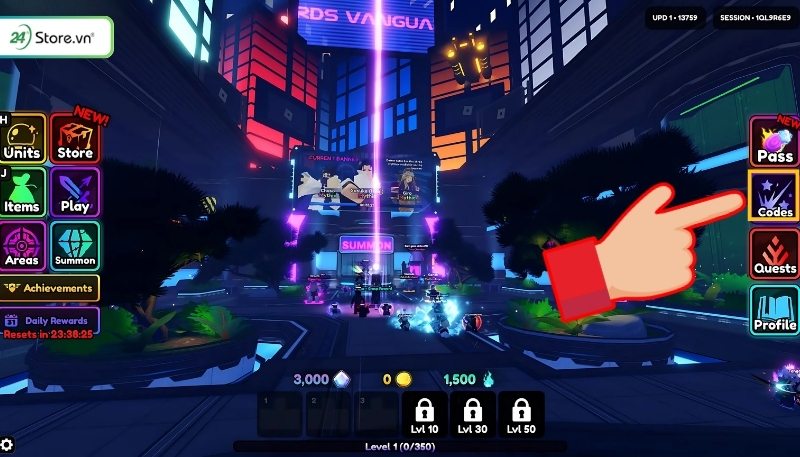The image size is (800, 457).
Task: Open the Codes menu
Action: (x=774, y=195)
